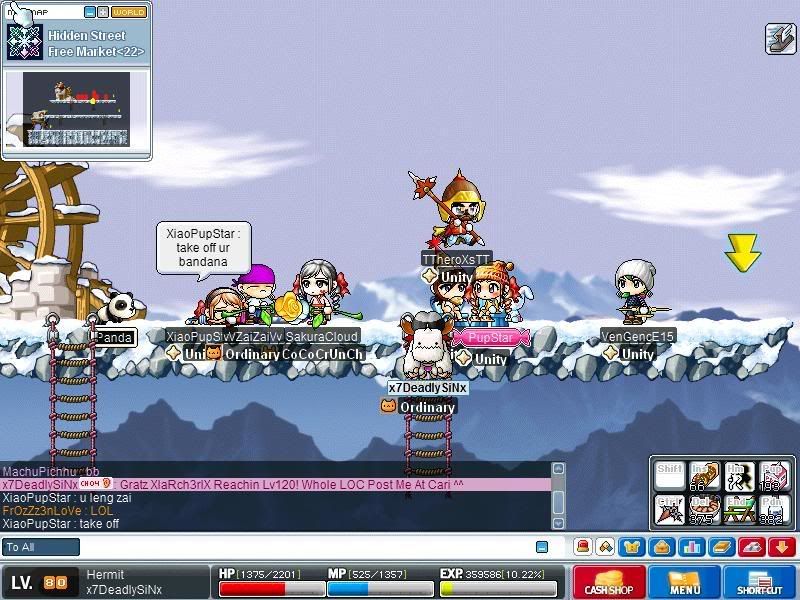Open the Cash Shop

click(x=608, y=582)
